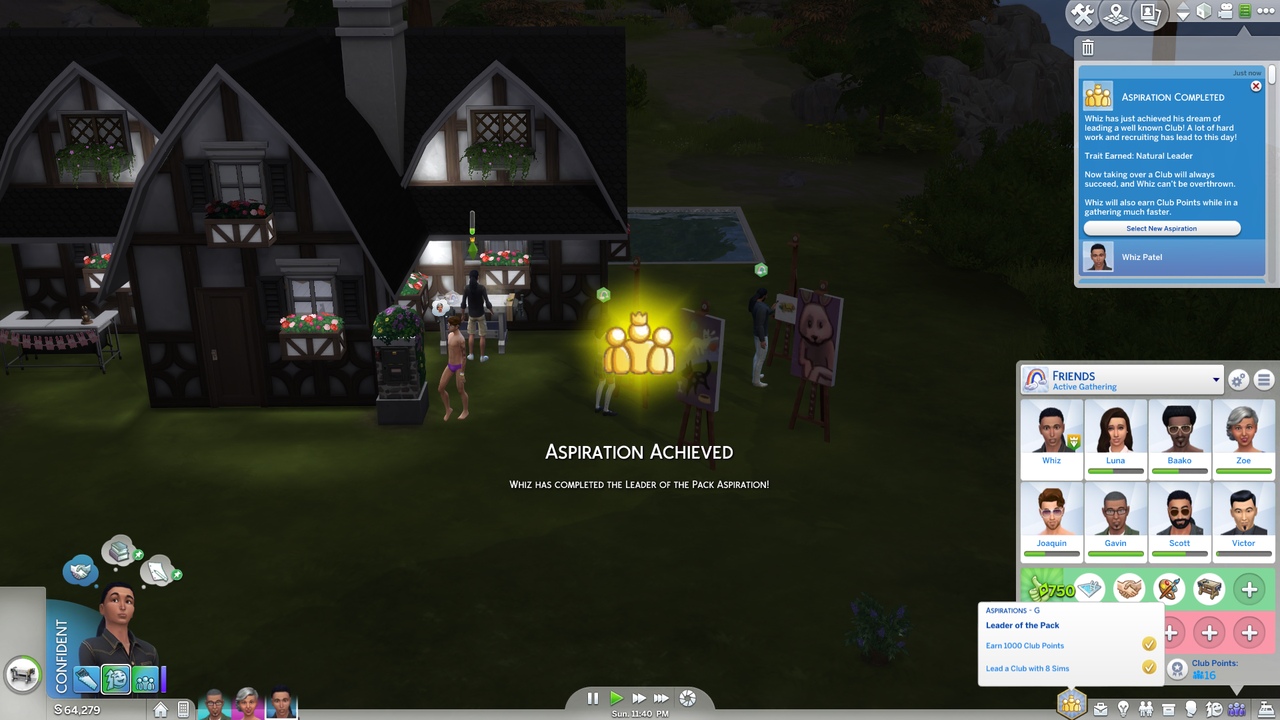Click the Select New Aspiration button

1161,229
